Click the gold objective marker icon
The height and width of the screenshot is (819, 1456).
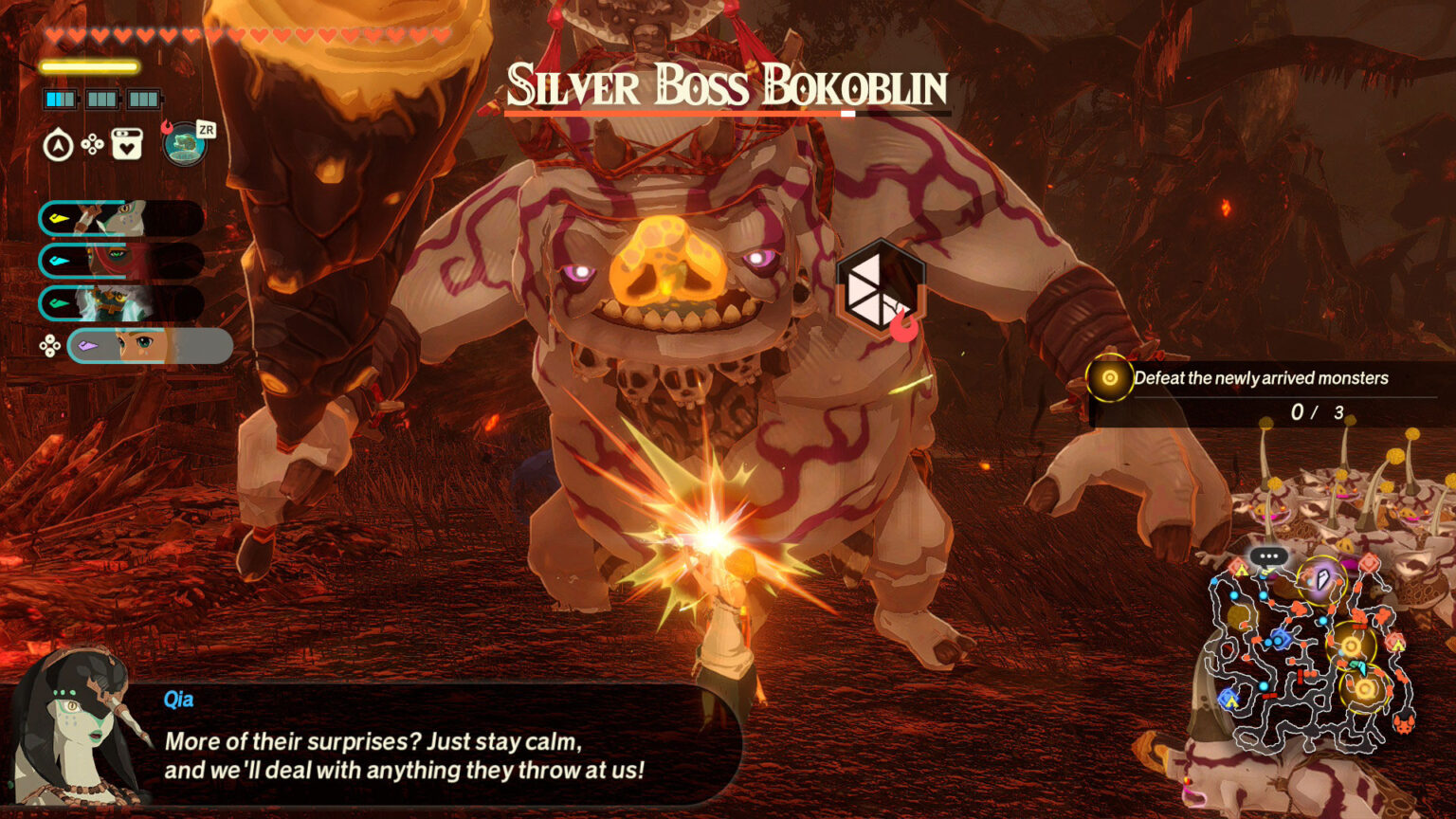coord(1111,377)
